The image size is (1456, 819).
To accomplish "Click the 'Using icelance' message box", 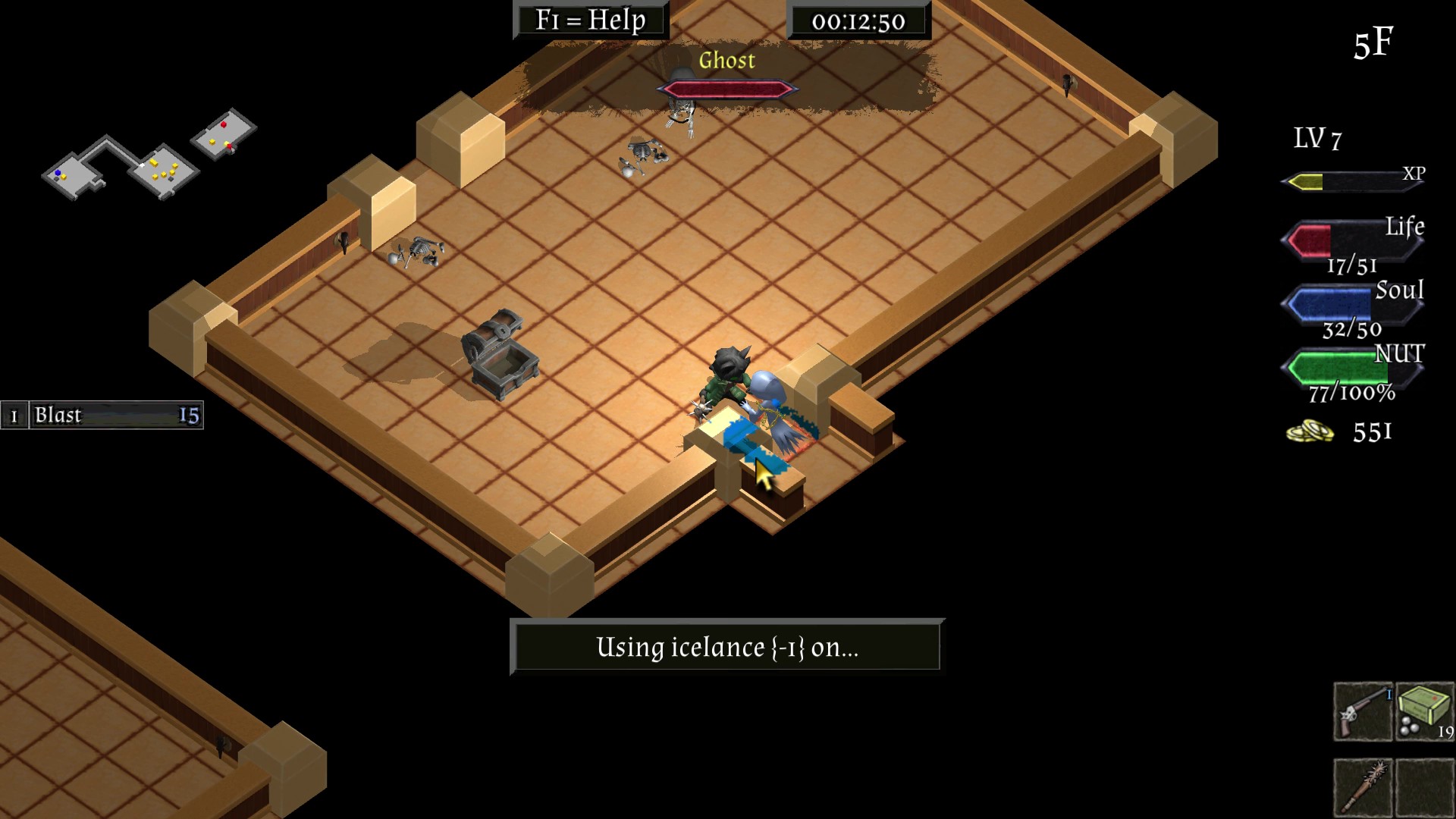I will 726,645.
